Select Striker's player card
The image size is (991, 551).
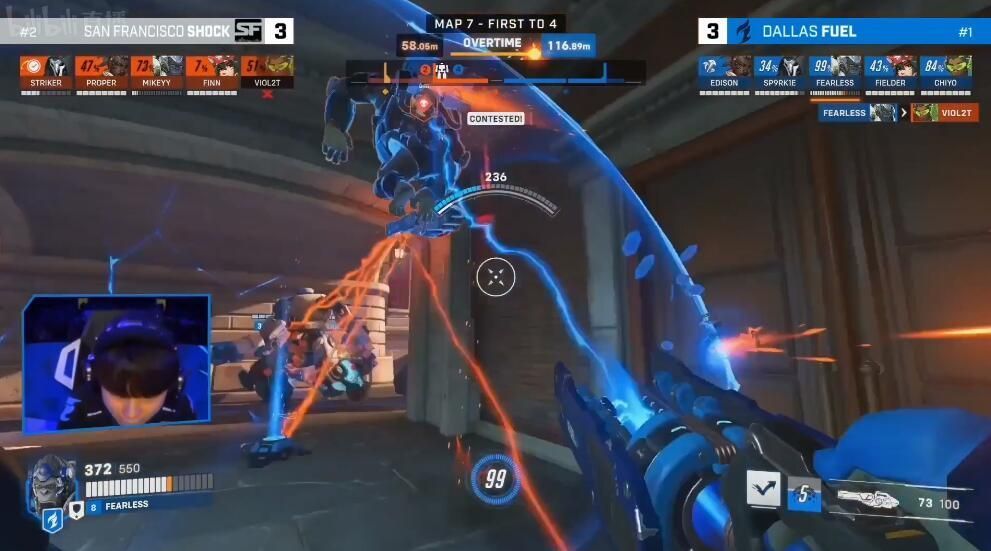pos(46,70)
